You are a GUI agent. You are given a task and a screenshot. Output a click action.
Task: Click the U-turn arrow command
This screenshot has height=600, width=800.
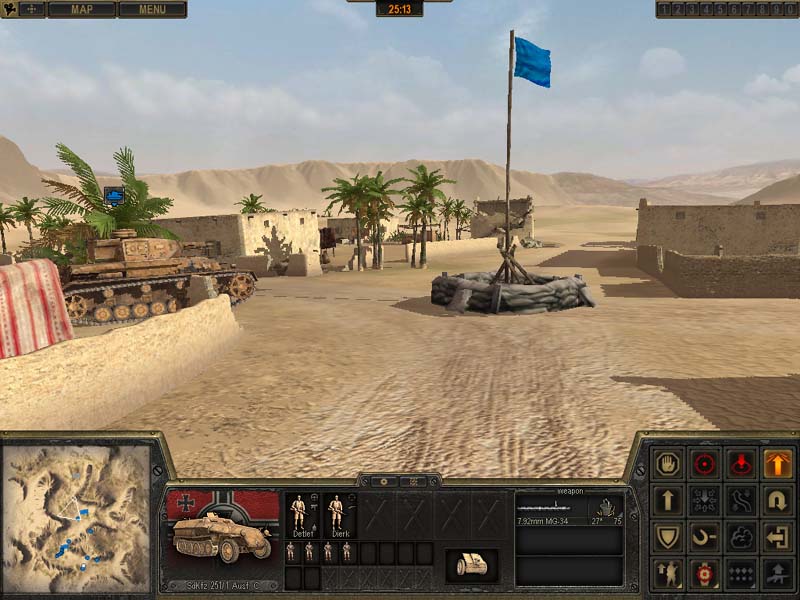778,500
